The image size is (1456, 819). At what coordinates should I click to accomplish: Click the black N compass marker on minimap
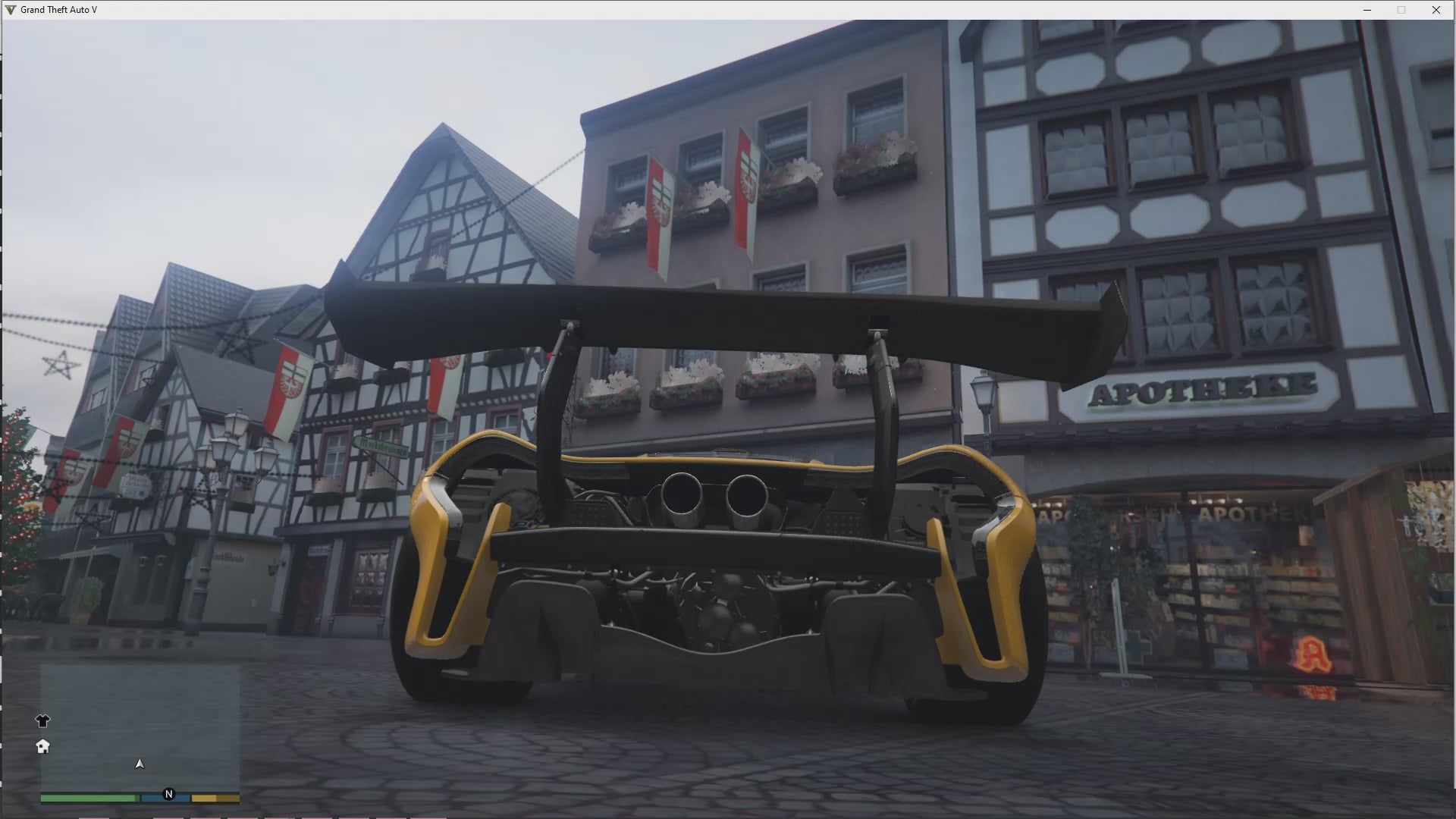[169, 795]
